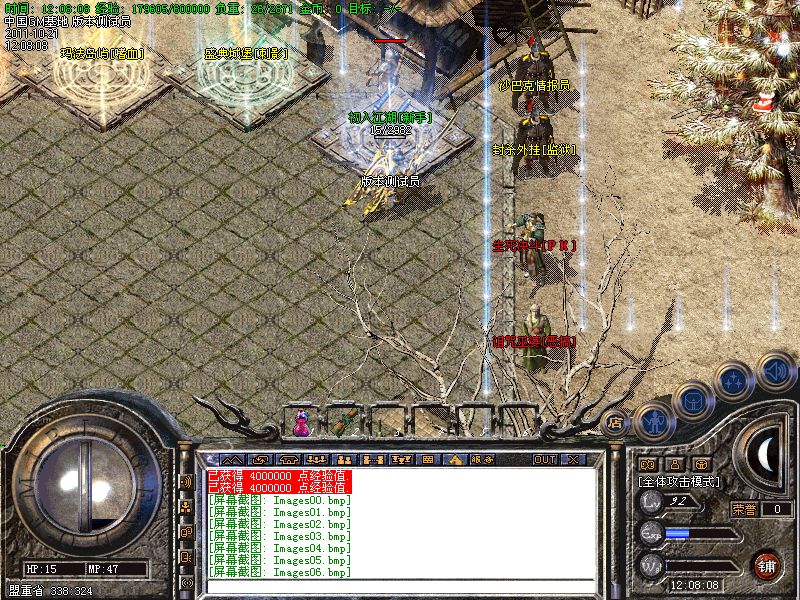800x600 pixels.
Task: Open the character equipment round button
Action: point(654,421)
